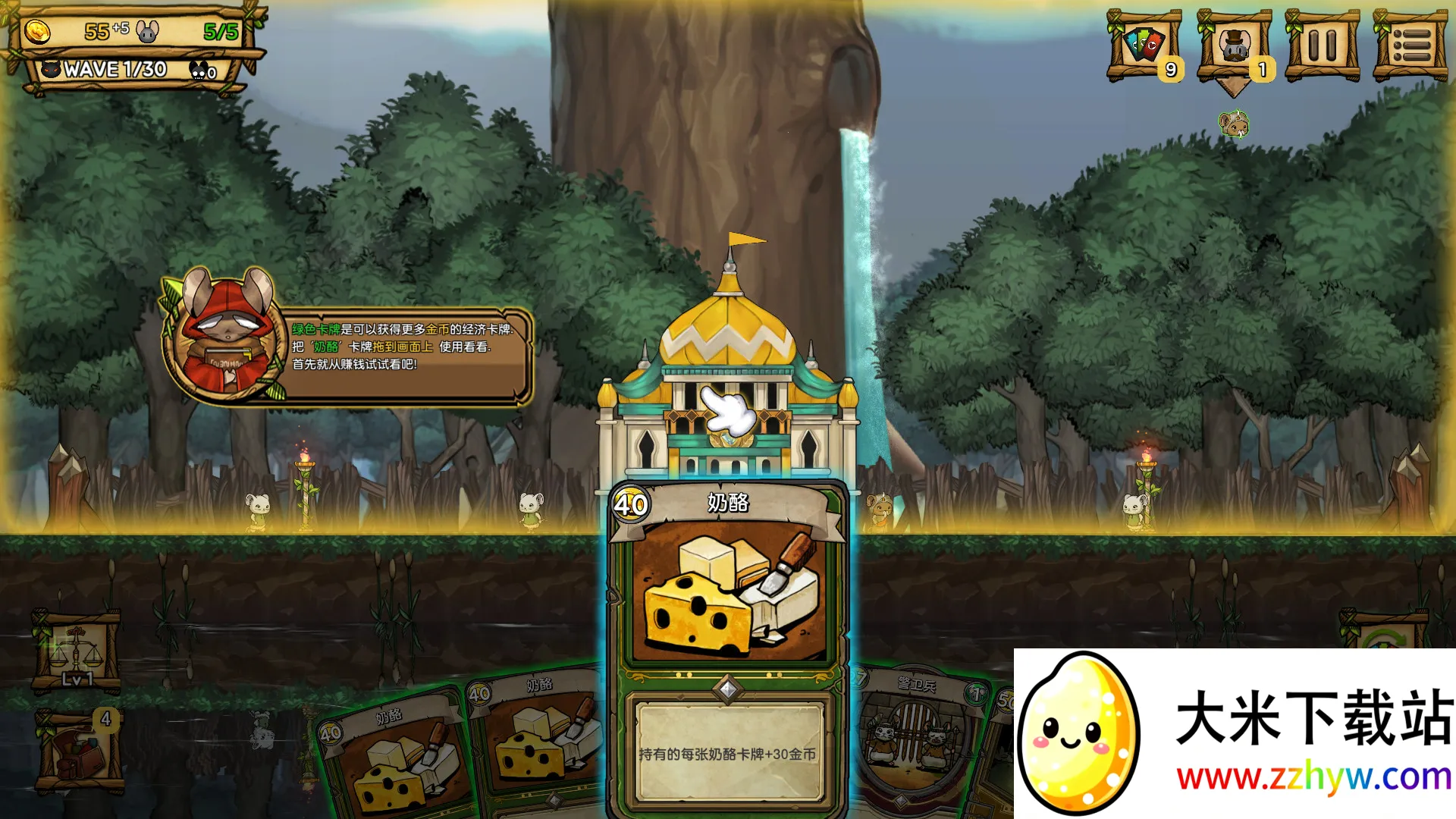
Task: Click the Lv1 balance scales icon
Action: (76, 651)
